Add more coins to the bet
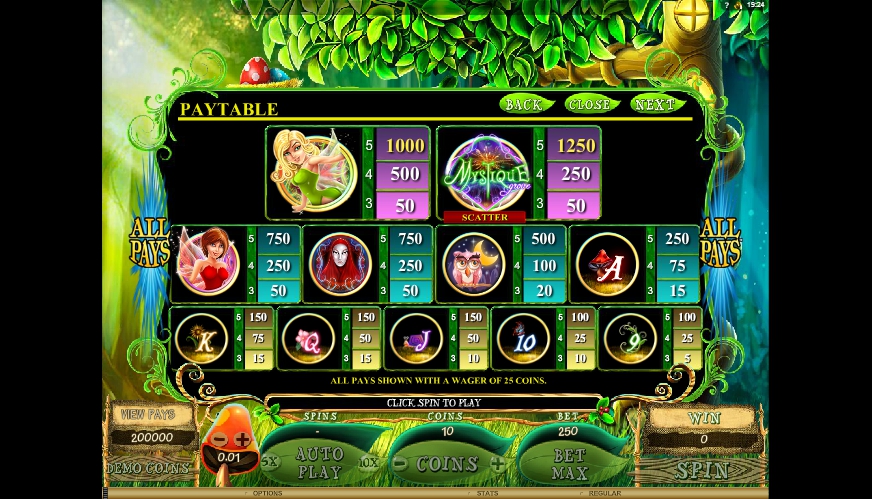Screen dimensions: 872x499 pyautogui.click(x=496, y=464)
